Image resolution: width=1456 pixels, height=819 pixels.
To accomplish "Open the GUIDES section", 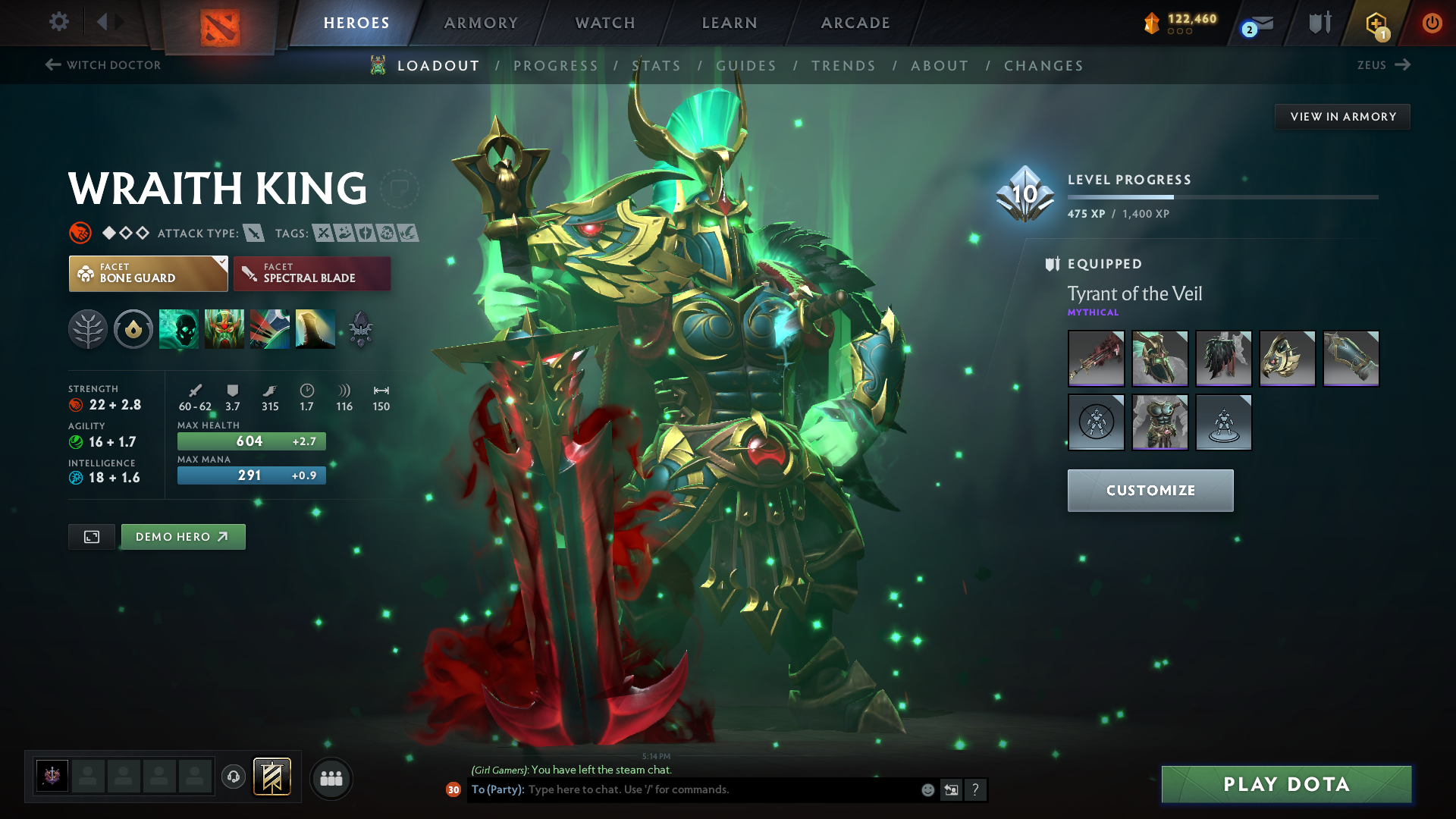I will pyautogui.click(x=746, y=66).
